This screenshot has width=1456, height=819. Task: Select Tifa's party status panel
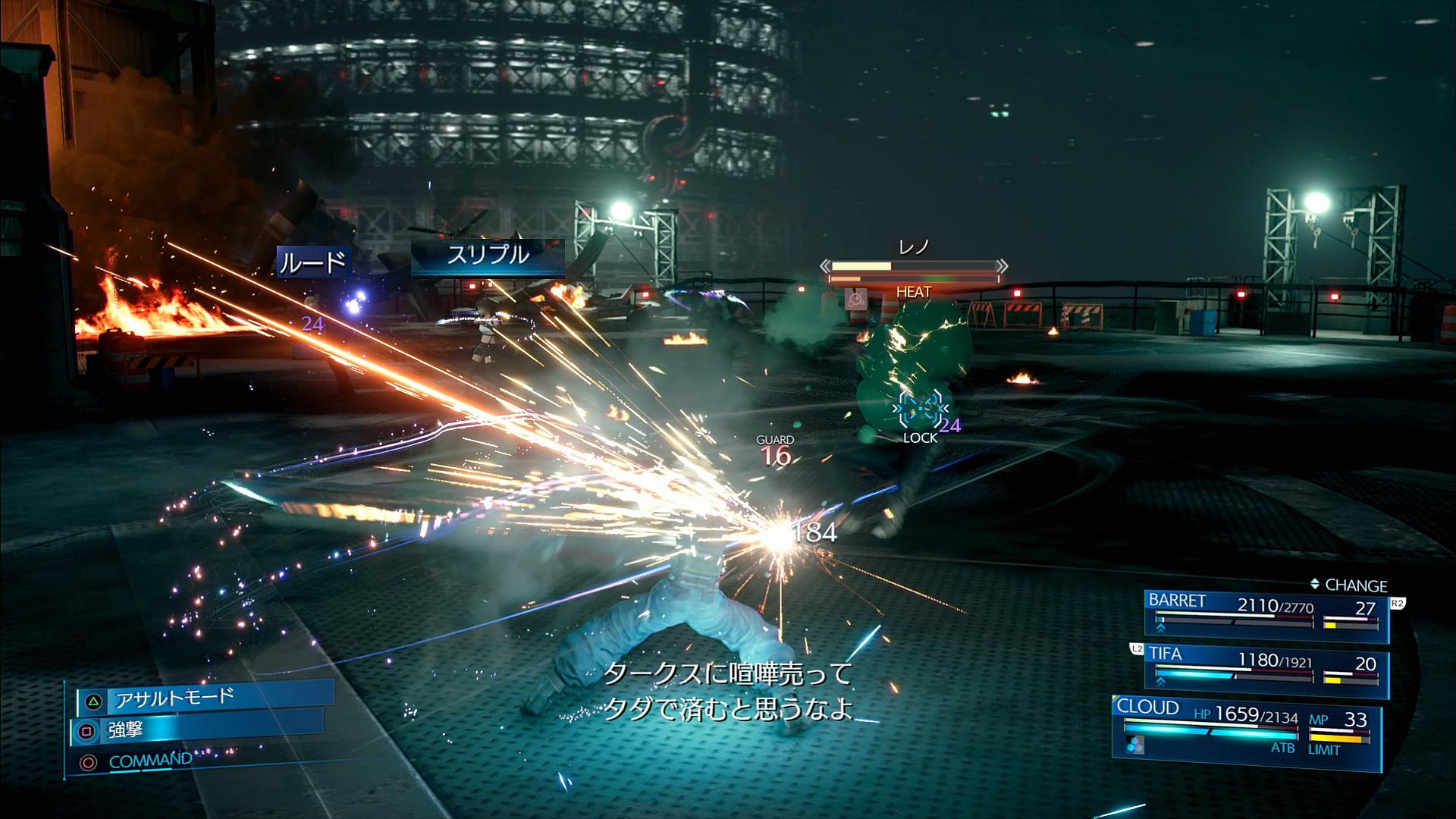[1265, 672]
